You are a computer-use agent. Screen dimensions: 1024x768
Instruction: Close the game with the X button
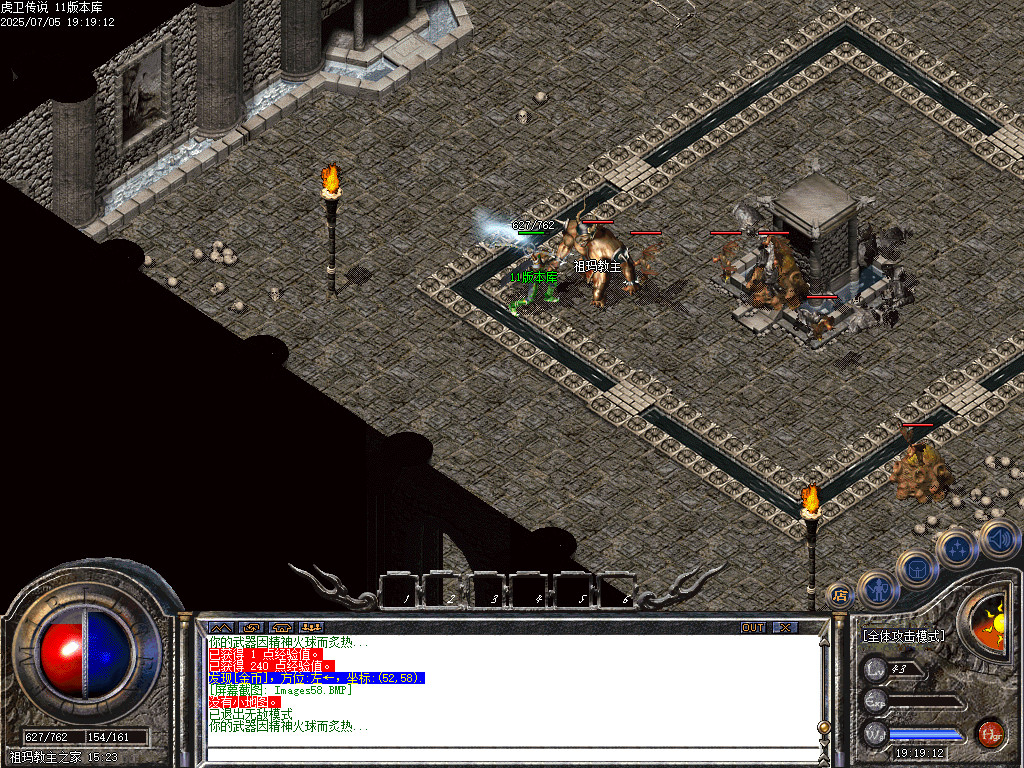(786, 627)
